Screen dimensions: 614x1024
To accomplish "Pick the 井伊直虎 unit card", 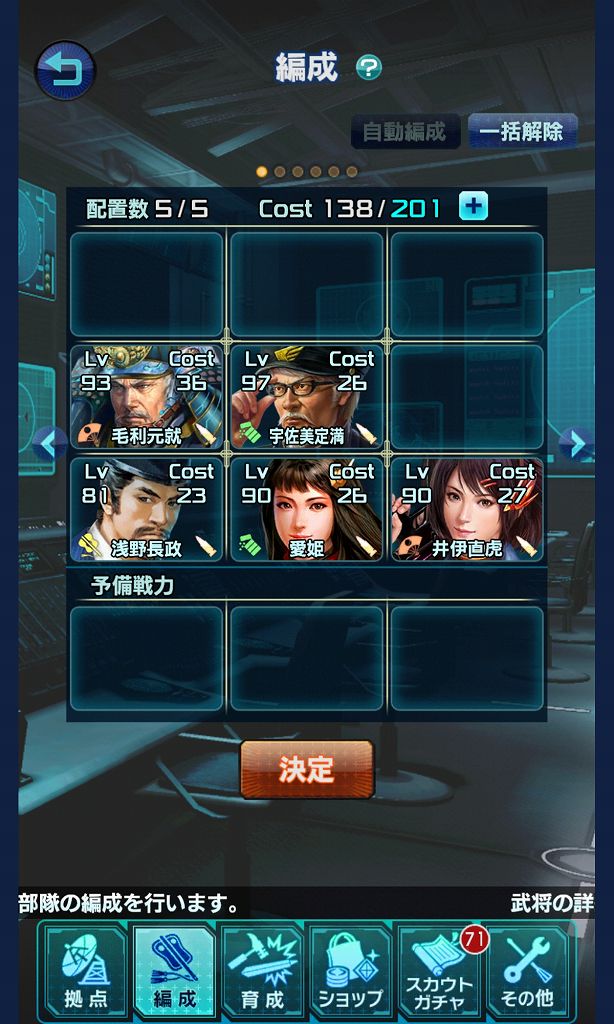I will coord(466,510).
